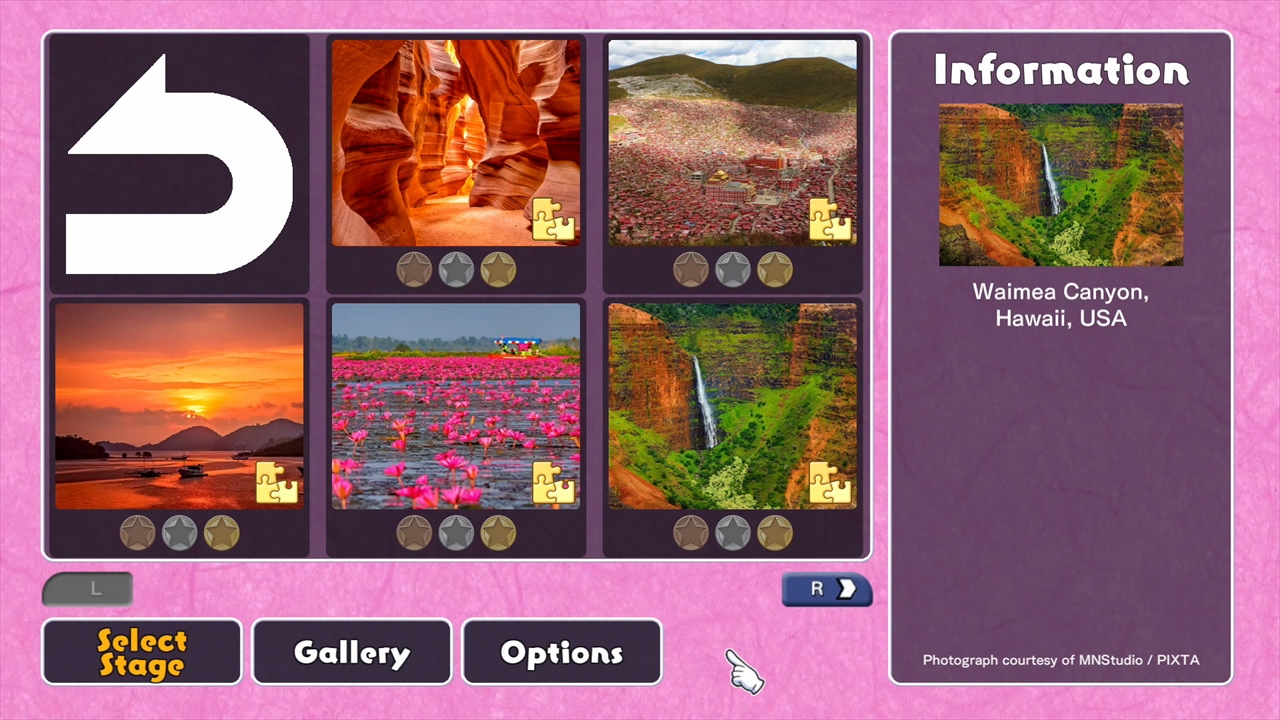Click third star under Waimea Canyon puzzle
The width and height of the screenshot is (1280, 720).
(x=775, y=533)
